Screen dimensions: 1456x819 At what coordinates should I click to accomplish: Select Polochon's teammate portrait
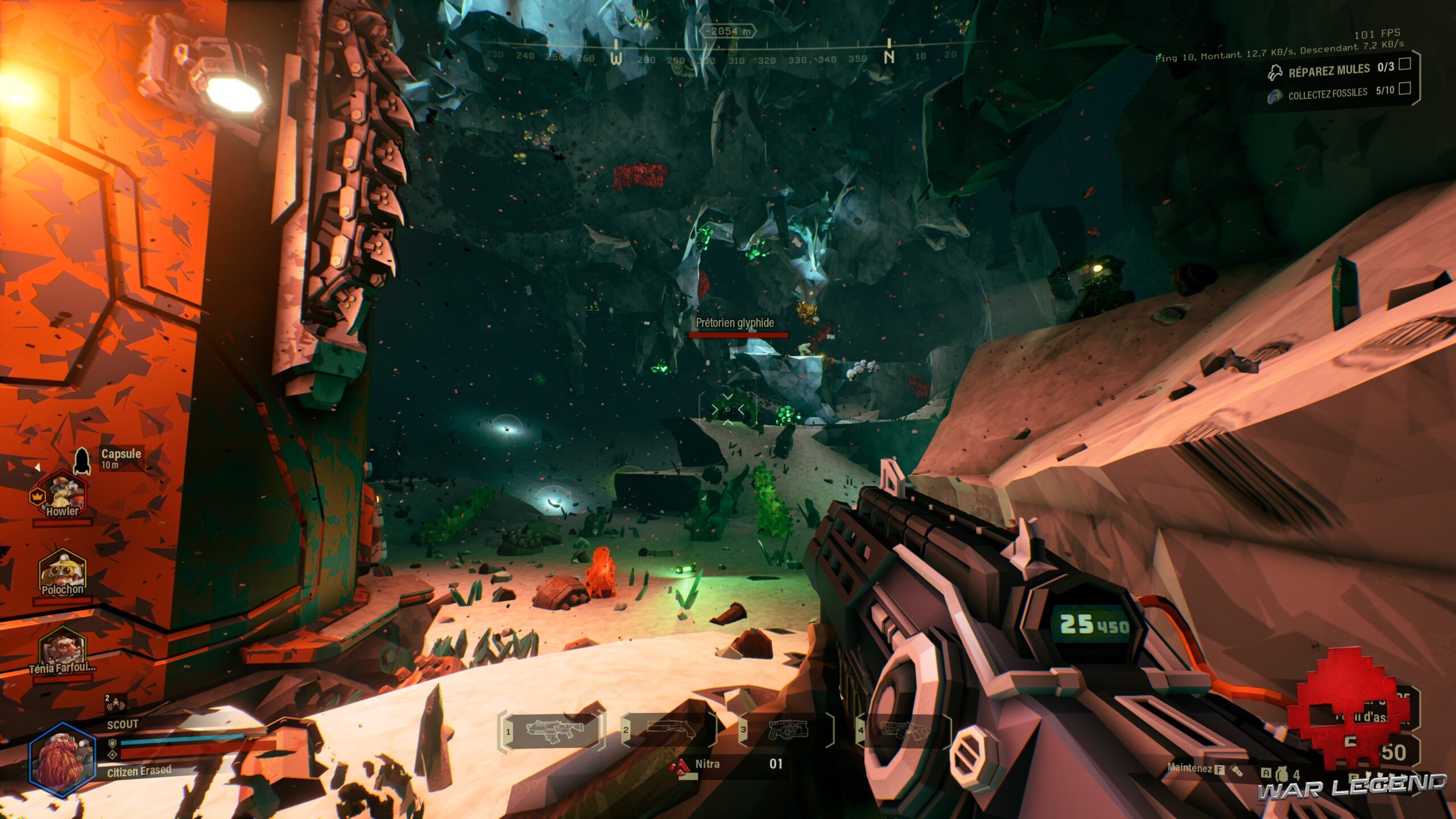pyautogui.click(x=62, y=572)
